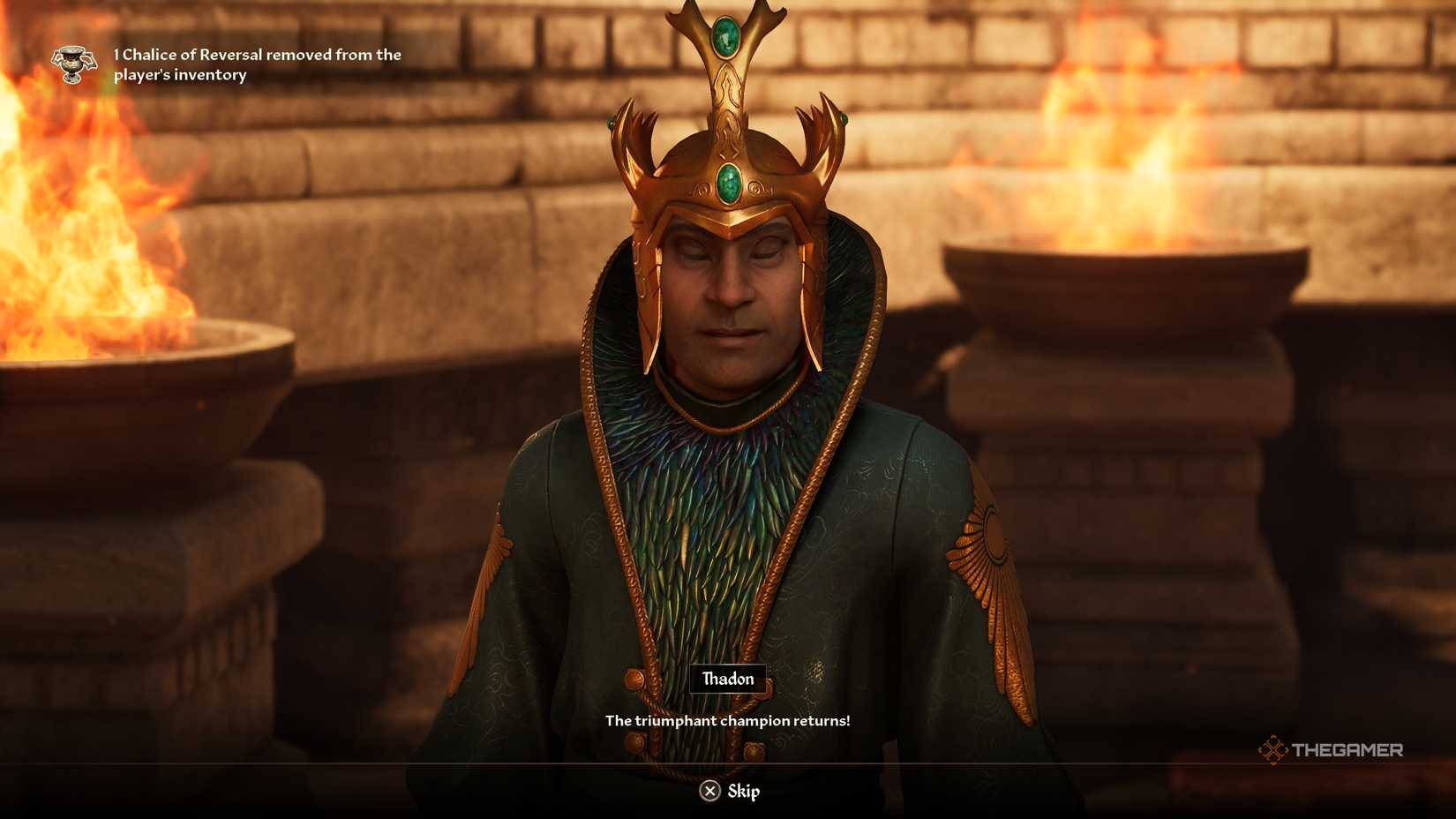1456x819 pixels.
Task: Click the dark name box above the dialogue
Action: 727,679
